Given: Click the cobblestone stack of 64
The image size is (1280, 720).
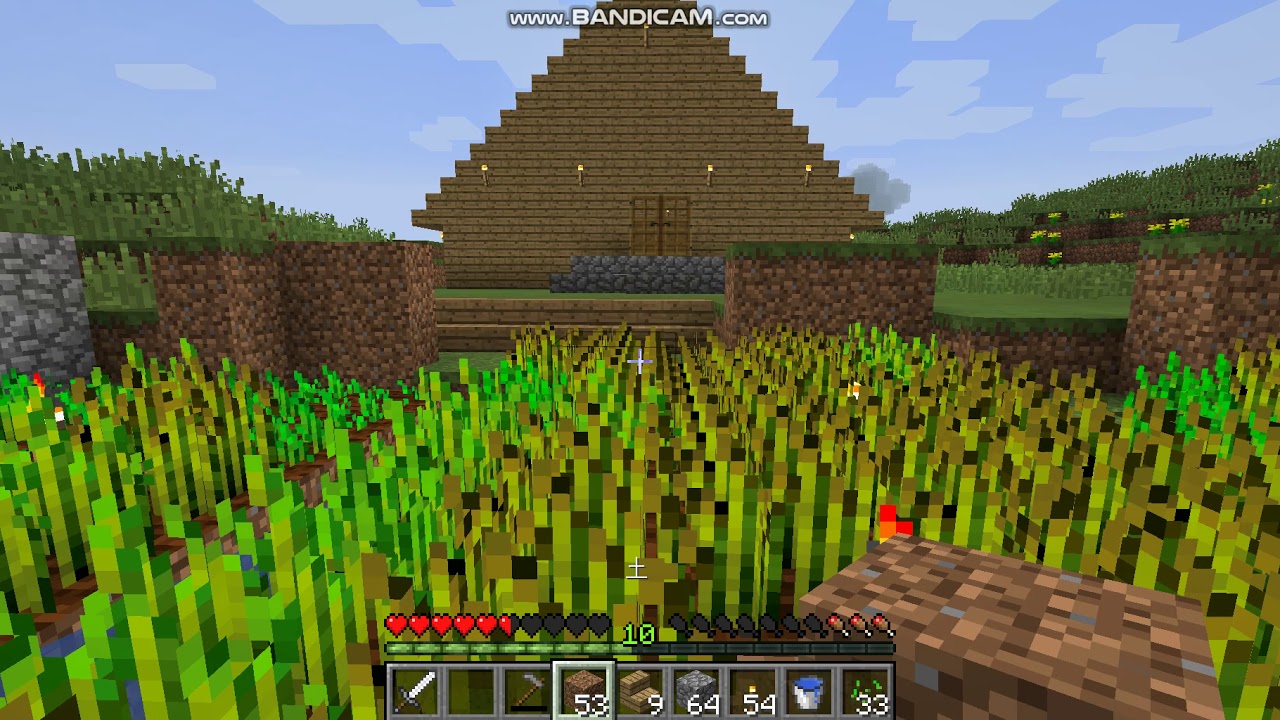Looking at the screenshot, I should pos(694,689).
